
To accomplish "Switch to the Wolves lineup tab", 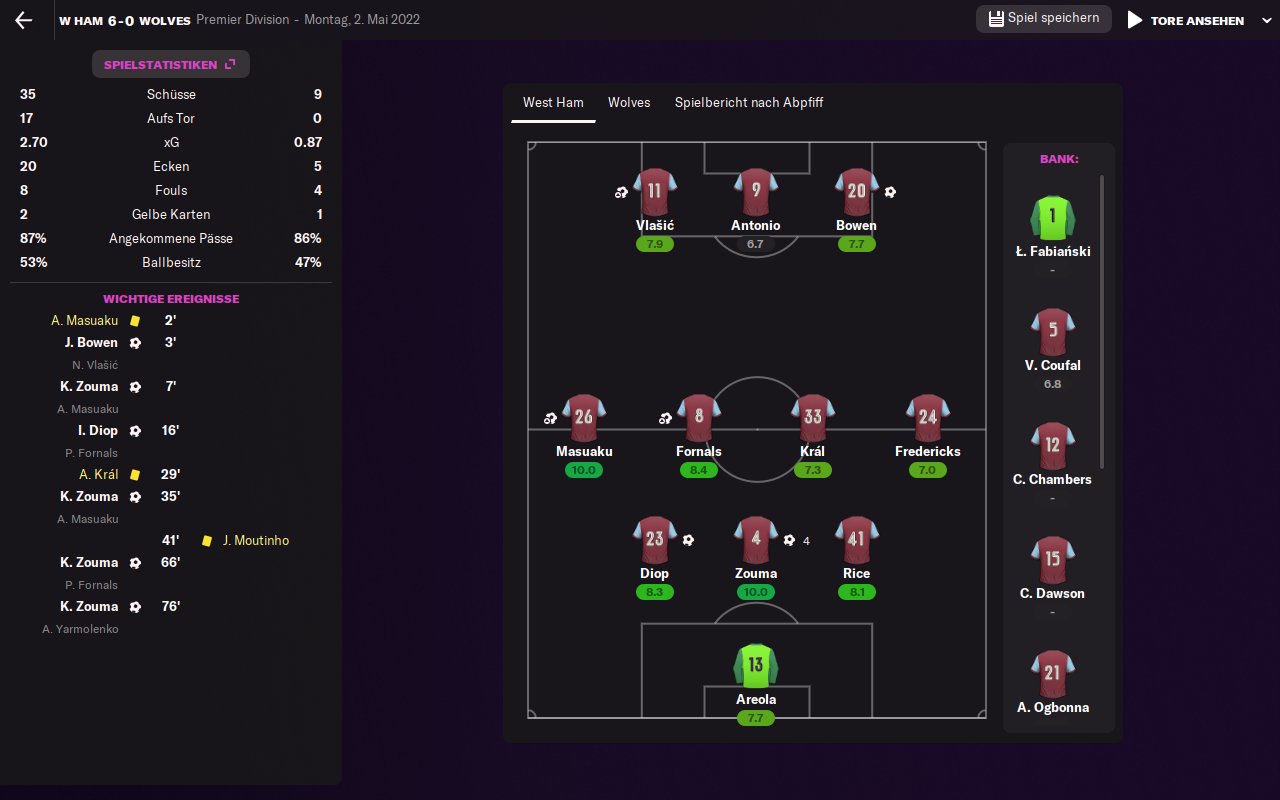I will click(629, 103).
